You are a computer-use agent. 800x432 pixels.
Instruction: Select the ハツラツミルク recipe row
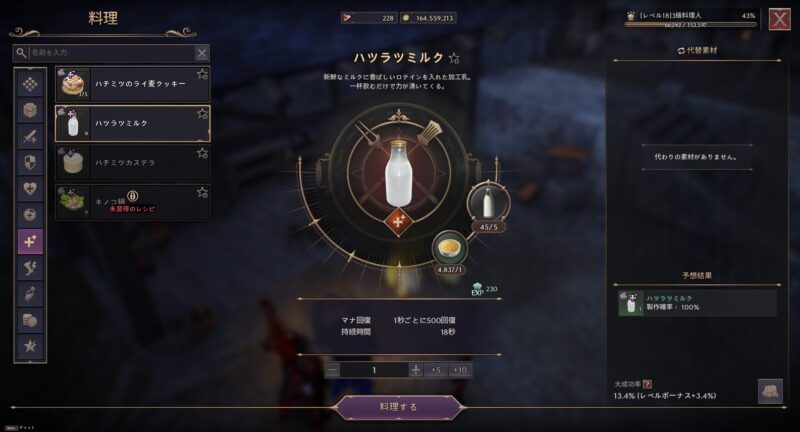point(132,123)
